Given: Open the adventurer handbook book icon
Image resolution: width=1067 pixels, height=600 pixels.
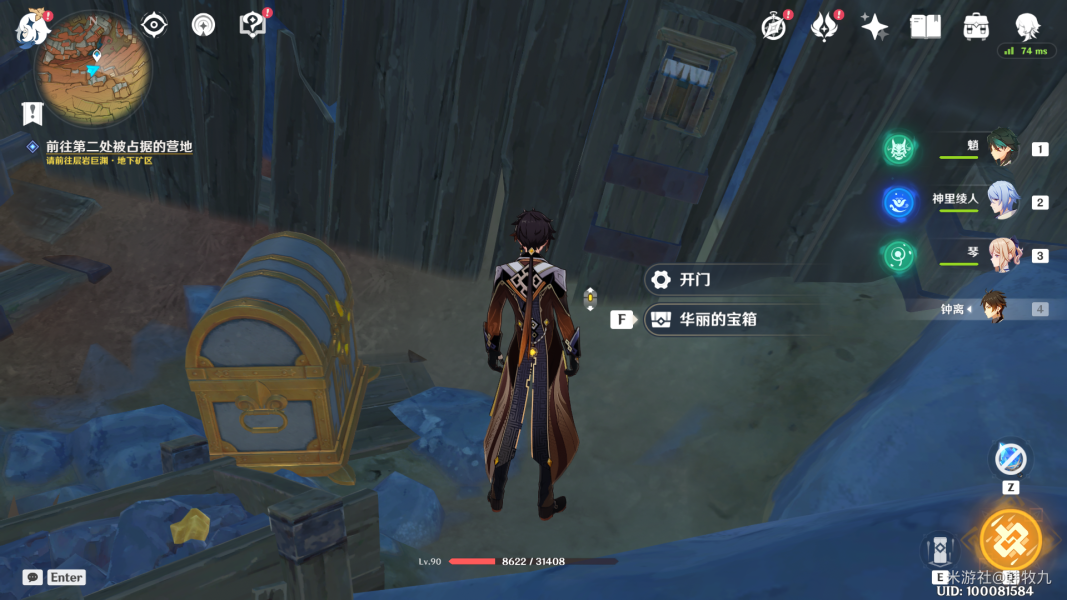Looking at the screenshot, I should 925,27.
